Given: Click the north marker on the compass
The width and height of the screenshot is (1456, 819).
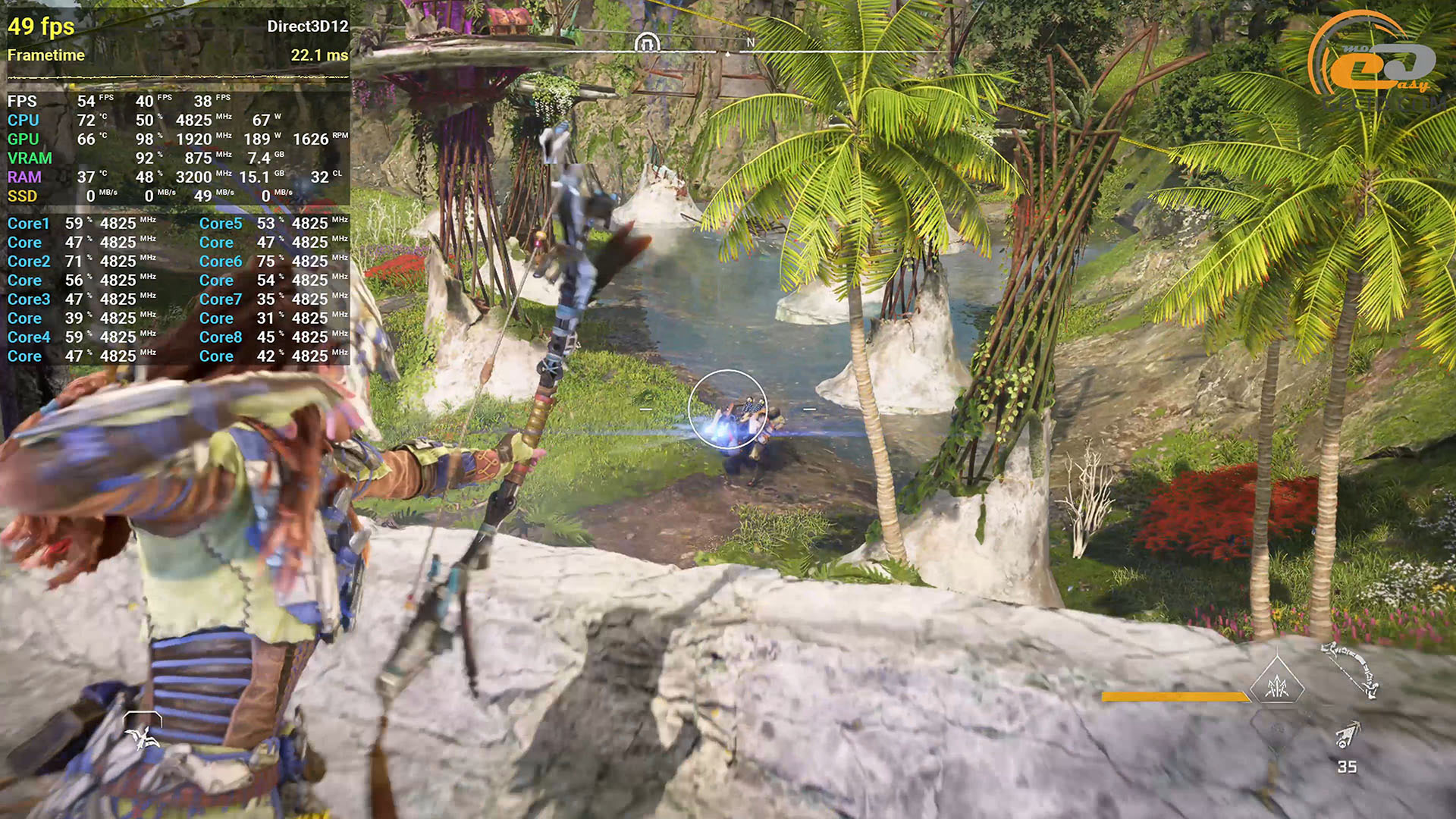Looking at the screenshot, I should tap(750, 42).
